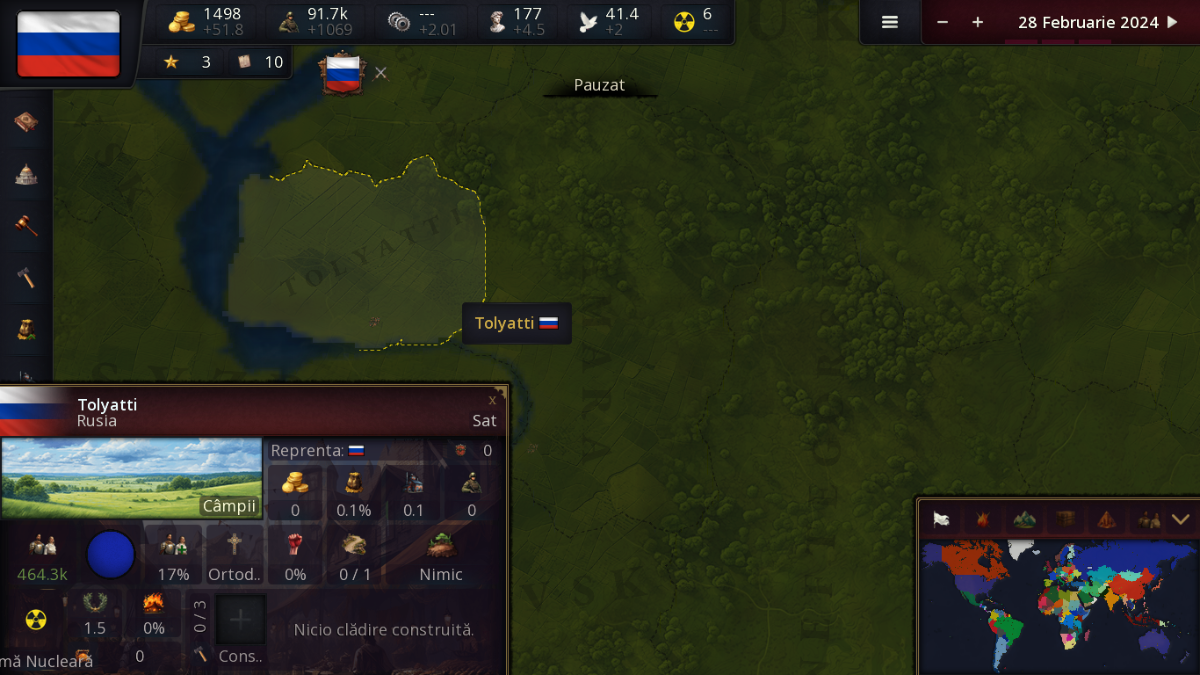Close the Tolyatti province panel

(492, 400)
